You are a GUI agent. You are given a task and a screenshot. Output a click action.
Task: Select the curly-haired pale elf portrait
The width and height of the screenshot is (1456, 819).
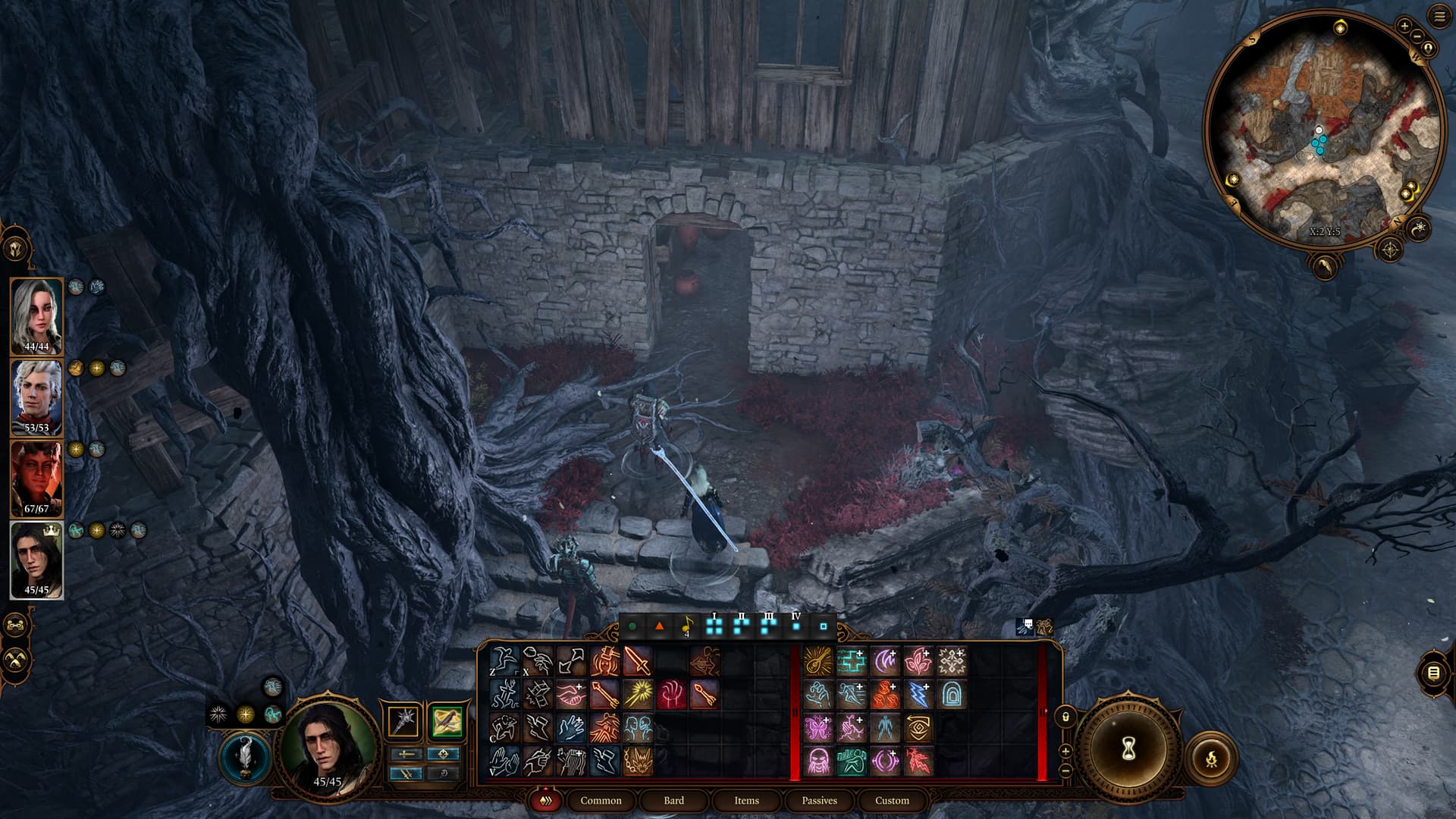(x=36, y=397)
